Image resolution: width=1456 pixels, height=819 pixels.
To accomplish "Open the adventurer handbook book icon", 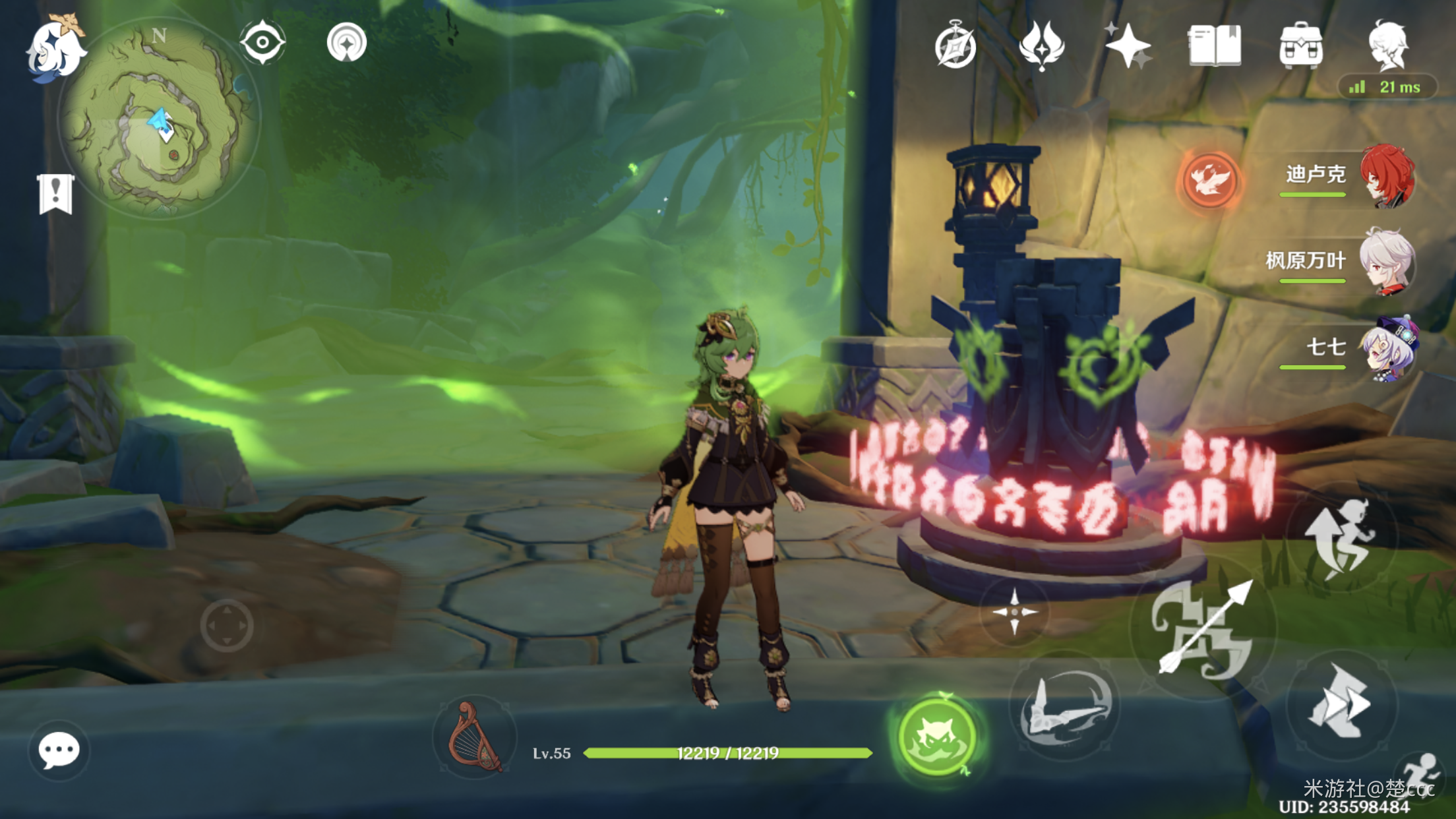I will pyautogui.click(x=1215, y=46).
